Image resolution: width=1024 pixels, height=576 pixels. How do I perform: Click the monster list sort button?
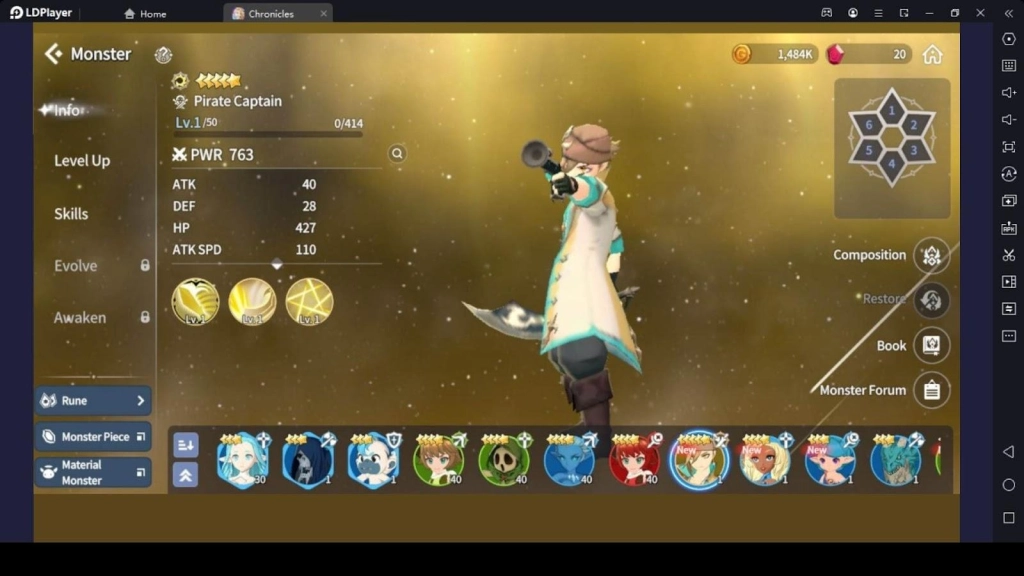coord(186,445)
